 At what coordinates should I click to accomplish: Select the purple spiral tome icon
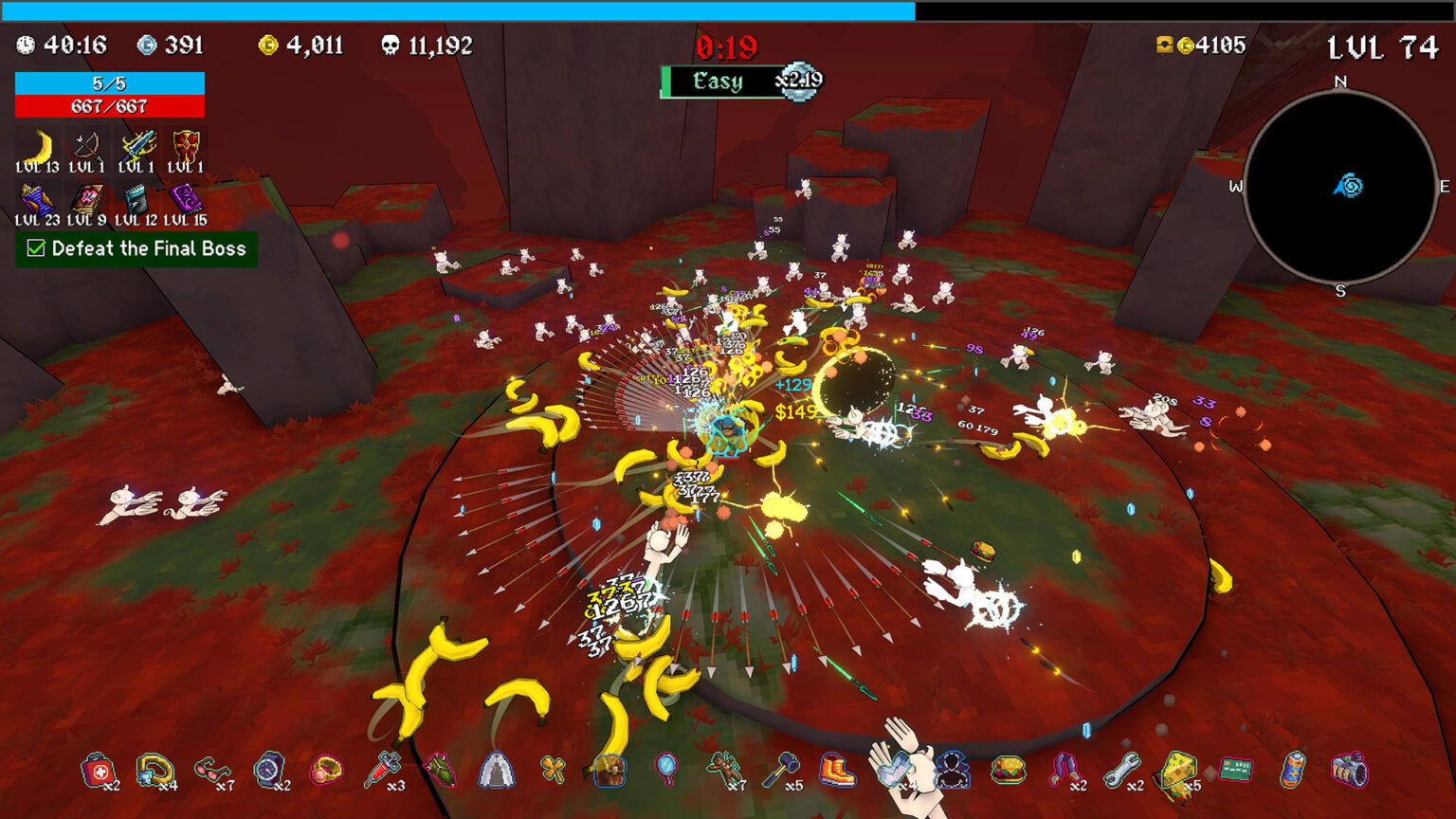(x=185, y=201)
